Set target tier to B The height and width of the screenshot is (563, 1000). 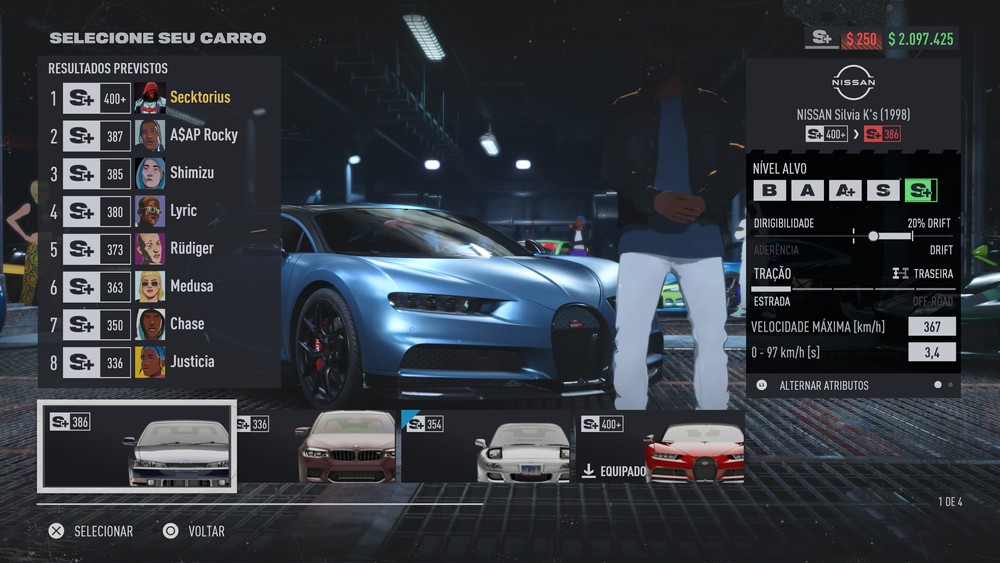(x=768, y=190)
